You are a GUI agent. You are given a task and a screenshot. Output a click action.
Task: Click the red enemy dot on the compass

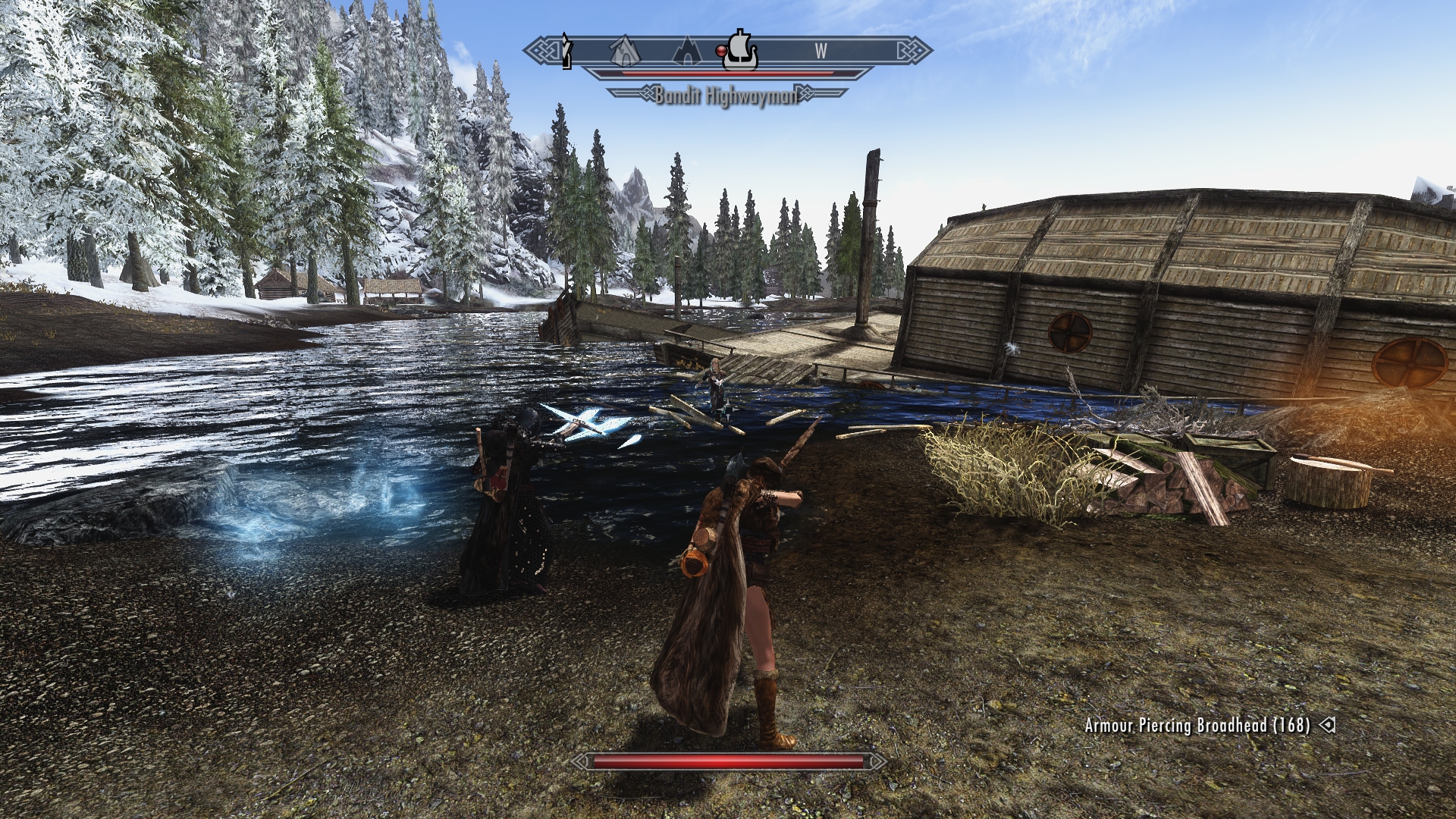720,51
